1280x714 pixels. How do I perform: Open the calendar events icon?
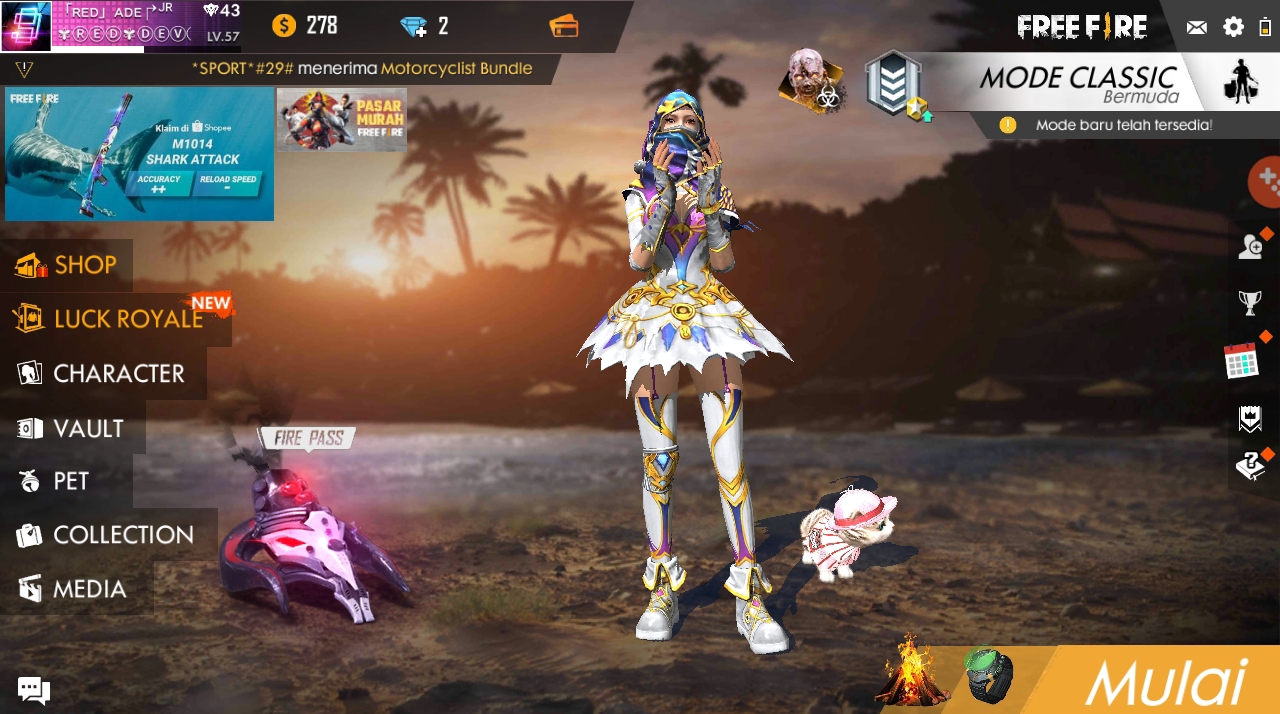[1242, 360]
